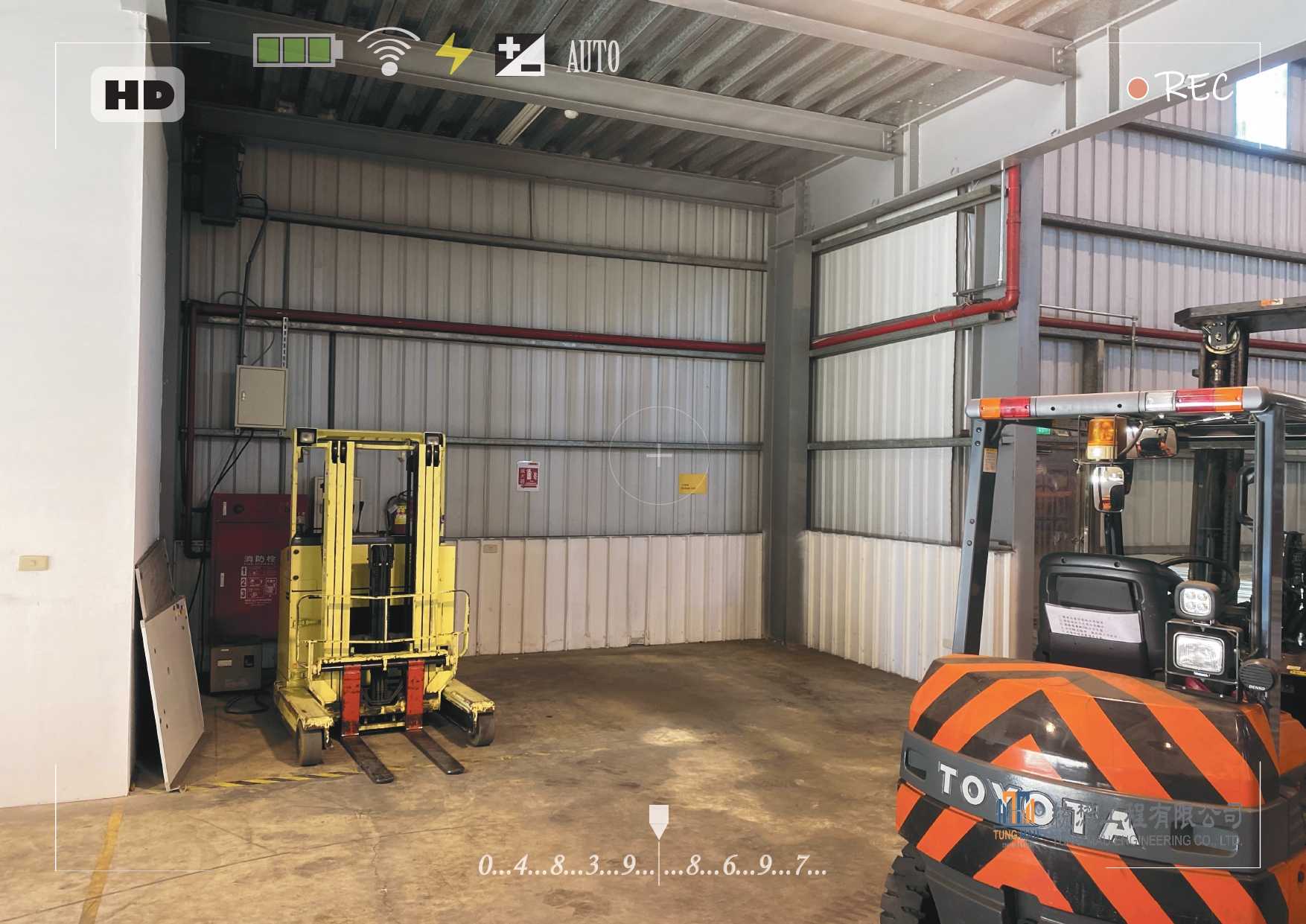Toggle the HD quality badge

click(138, 95)
